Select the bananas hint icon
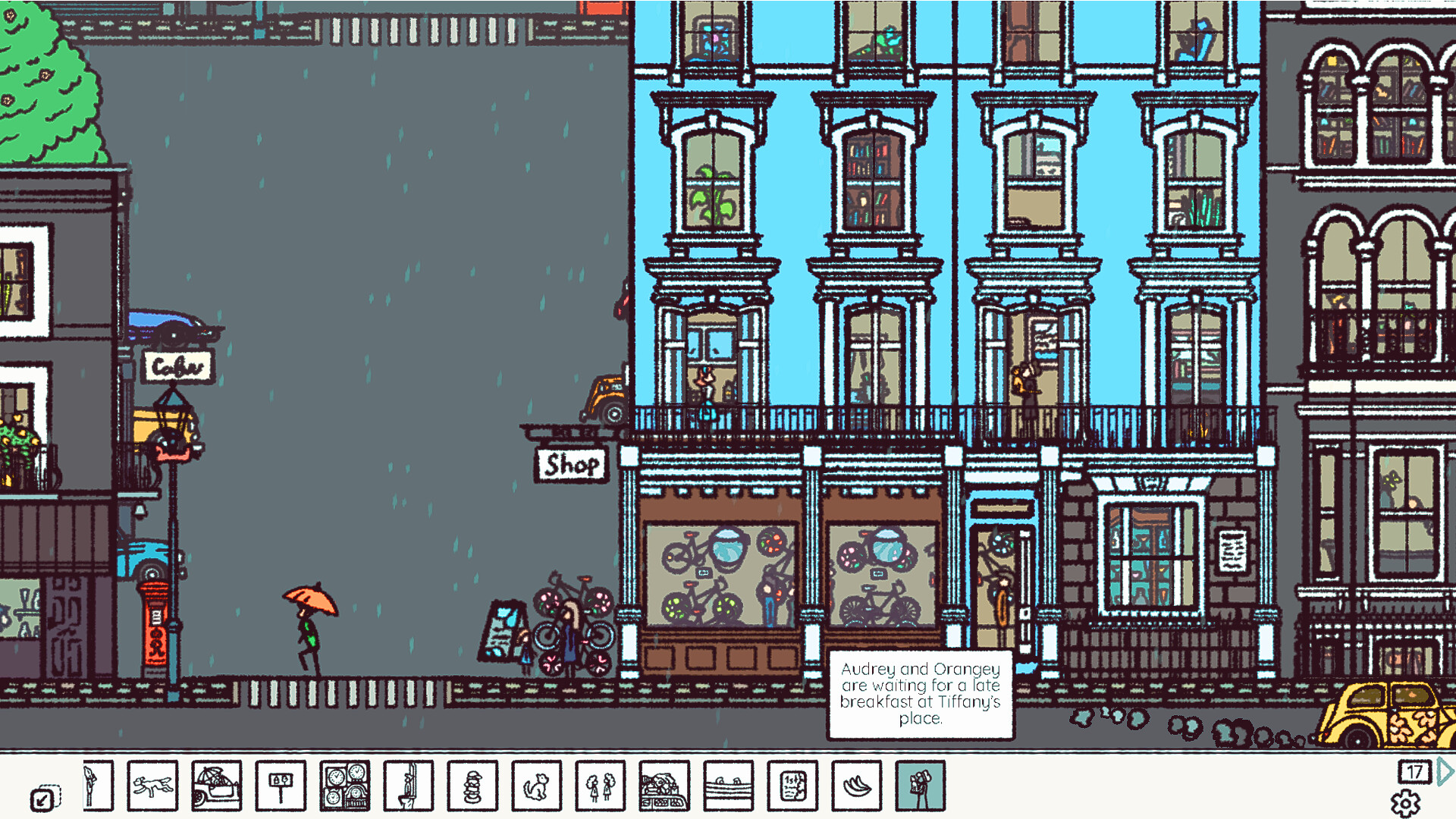The width and height of the screenshot is (1456, 819). 855,786
